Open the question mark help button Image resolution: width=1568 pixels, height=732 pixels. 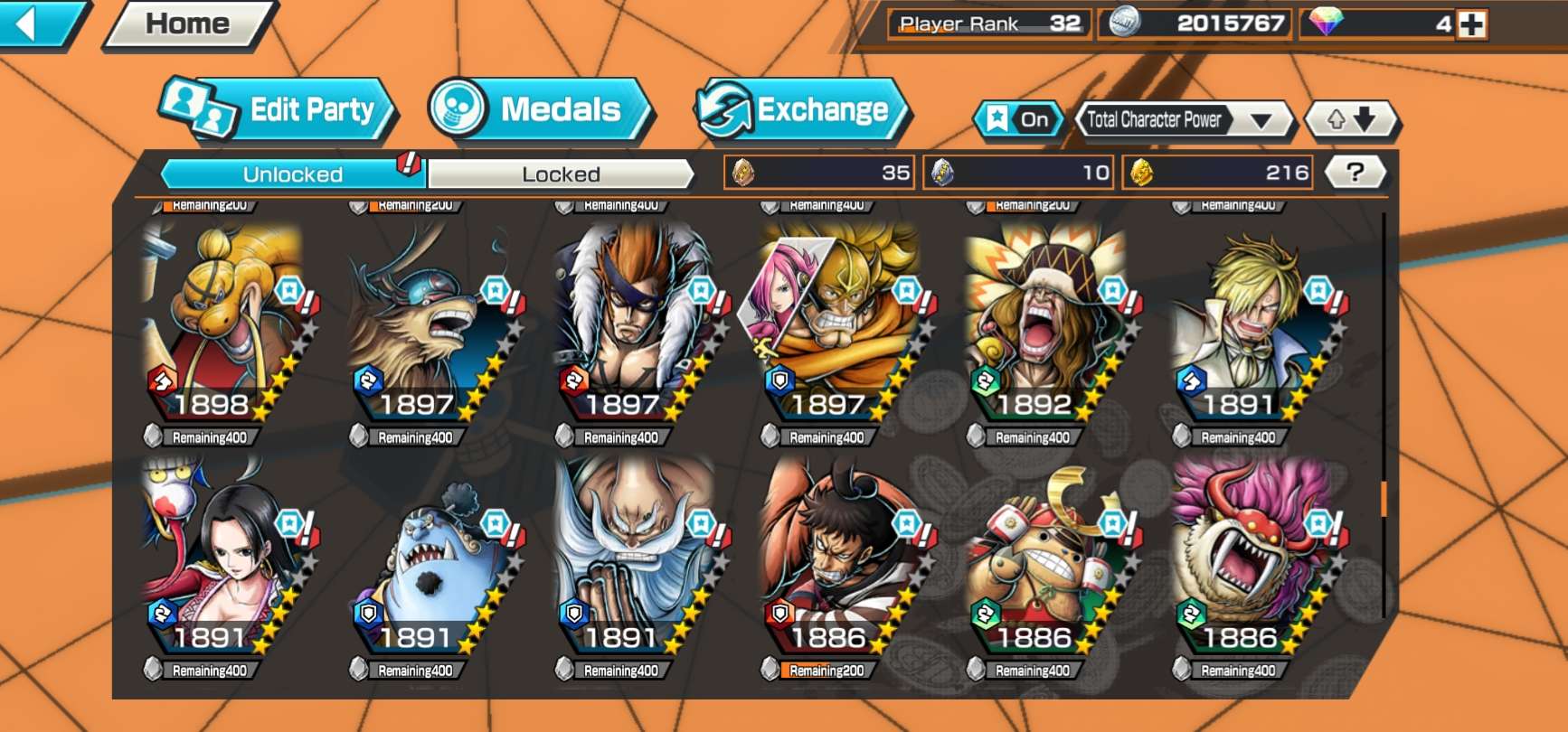1355,172
